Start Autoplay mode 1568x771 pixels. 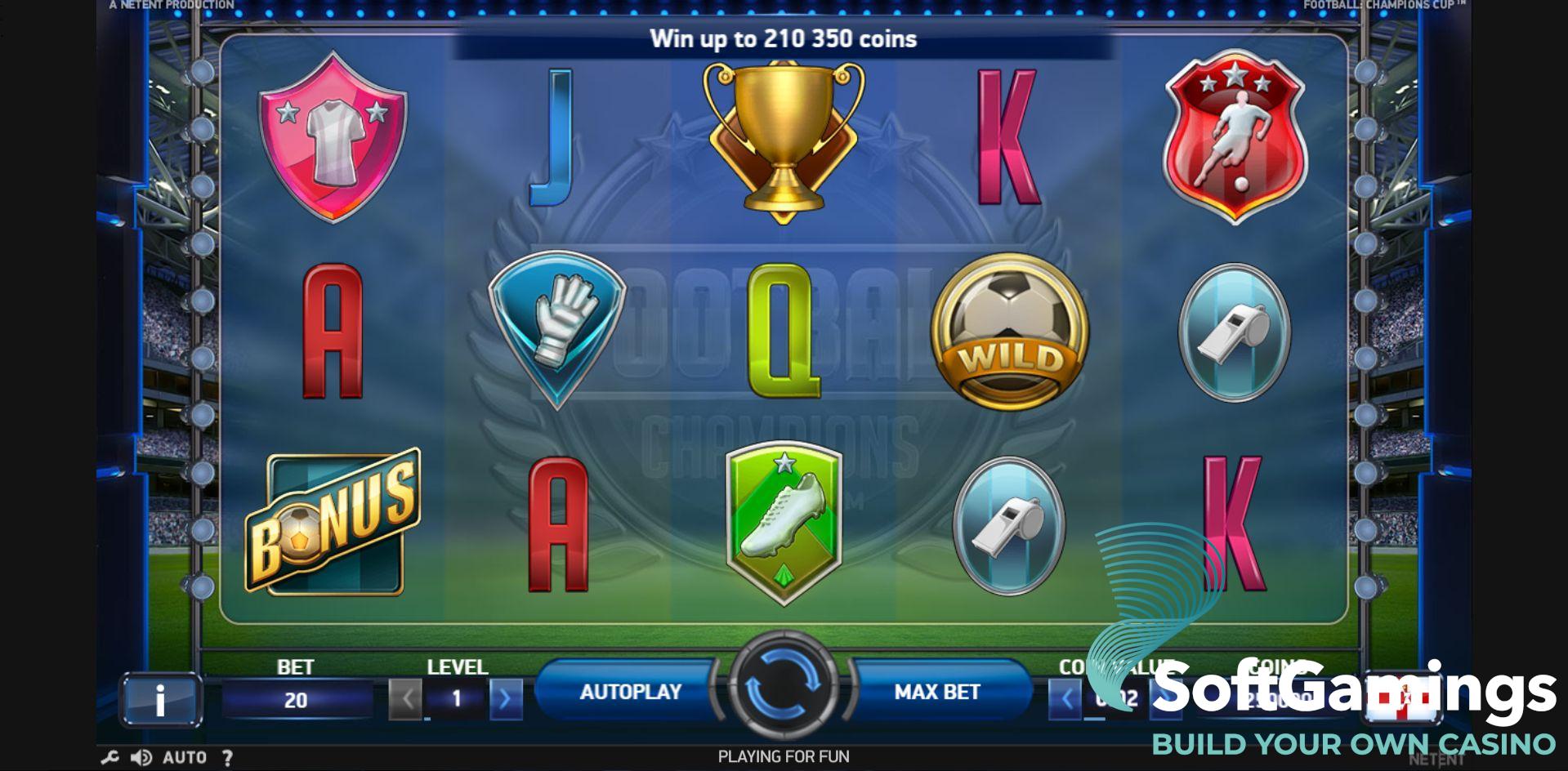[x=630, y=693]
